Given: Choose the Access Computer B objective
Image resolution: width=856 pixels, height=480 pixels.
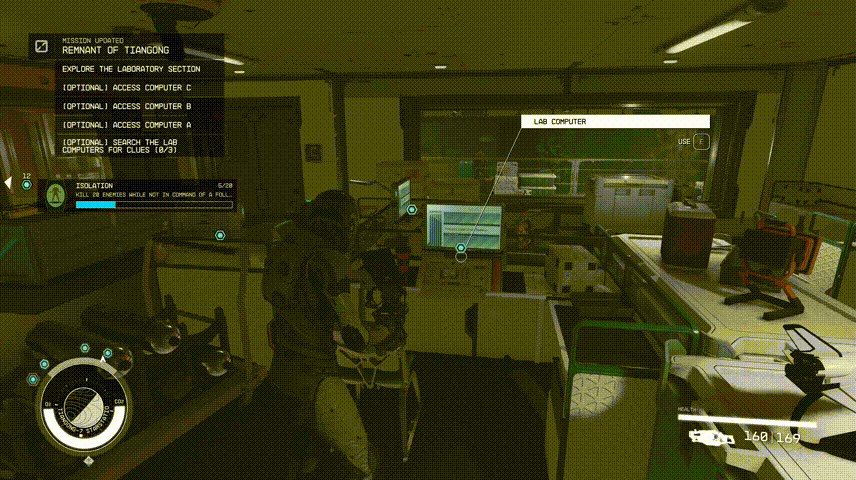Looking at the screenshot, I should 126,106.
